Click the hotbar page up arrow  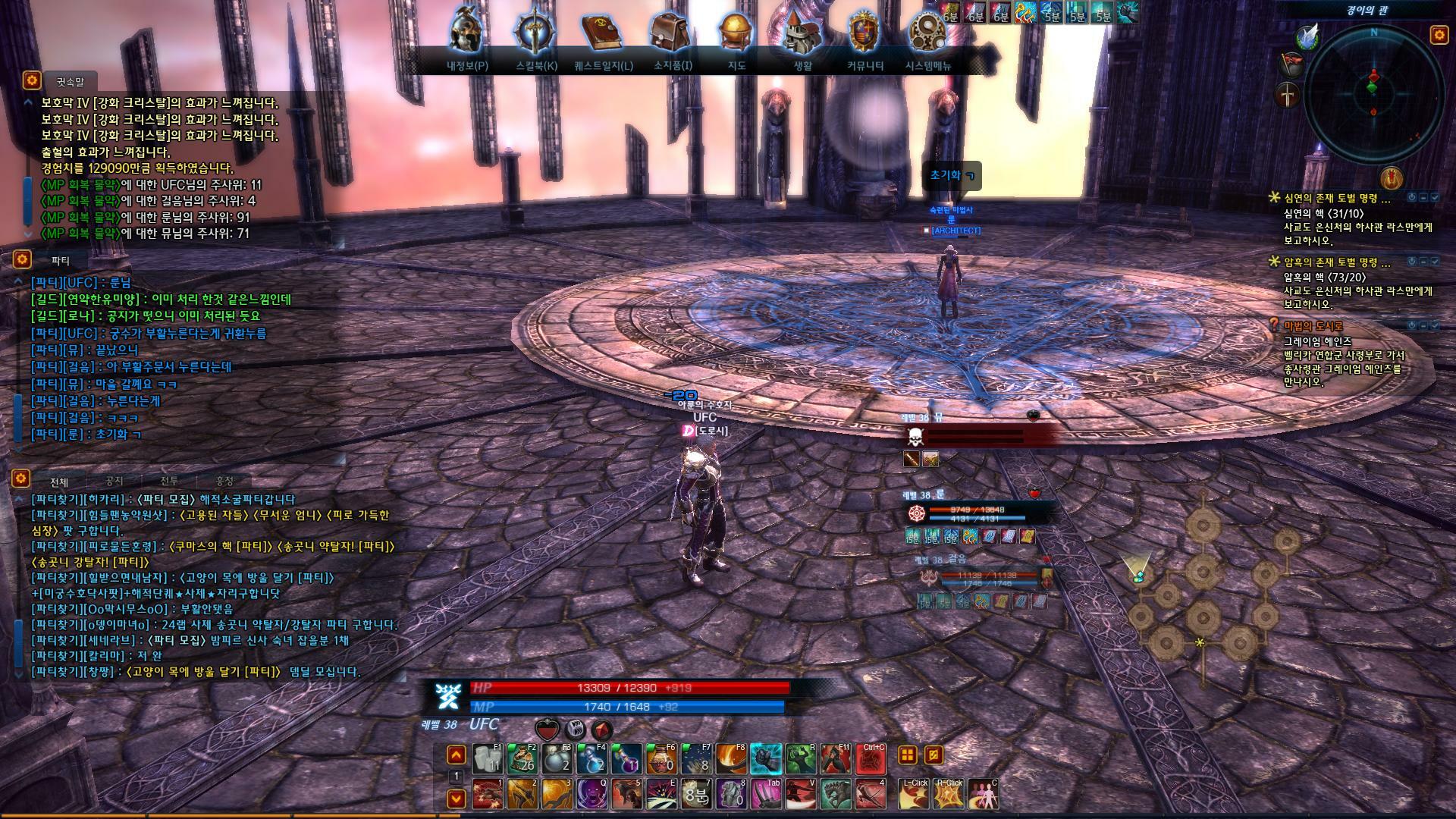(456, 755)
